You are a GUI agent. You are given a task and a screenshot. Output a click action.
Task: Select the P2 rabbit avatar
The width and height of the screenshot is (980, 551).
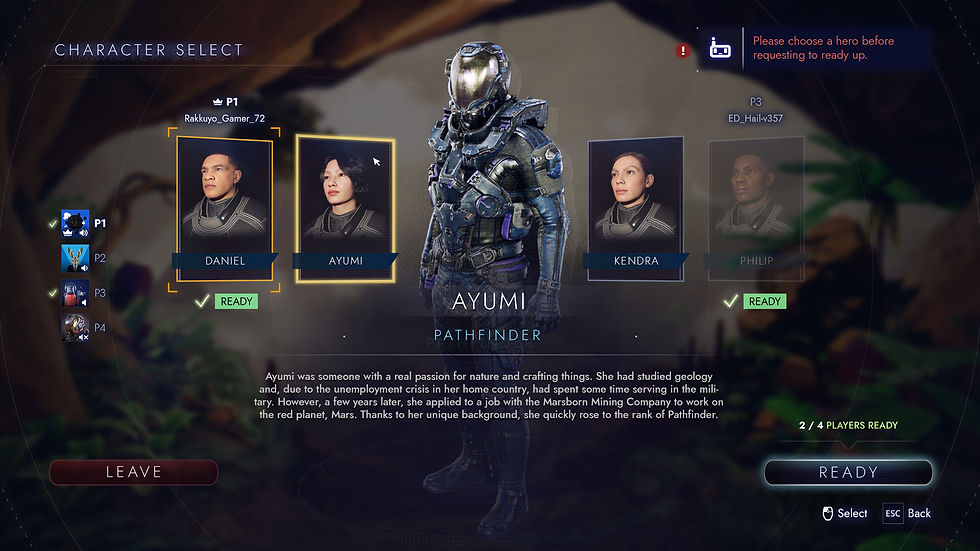coord(75,258)
